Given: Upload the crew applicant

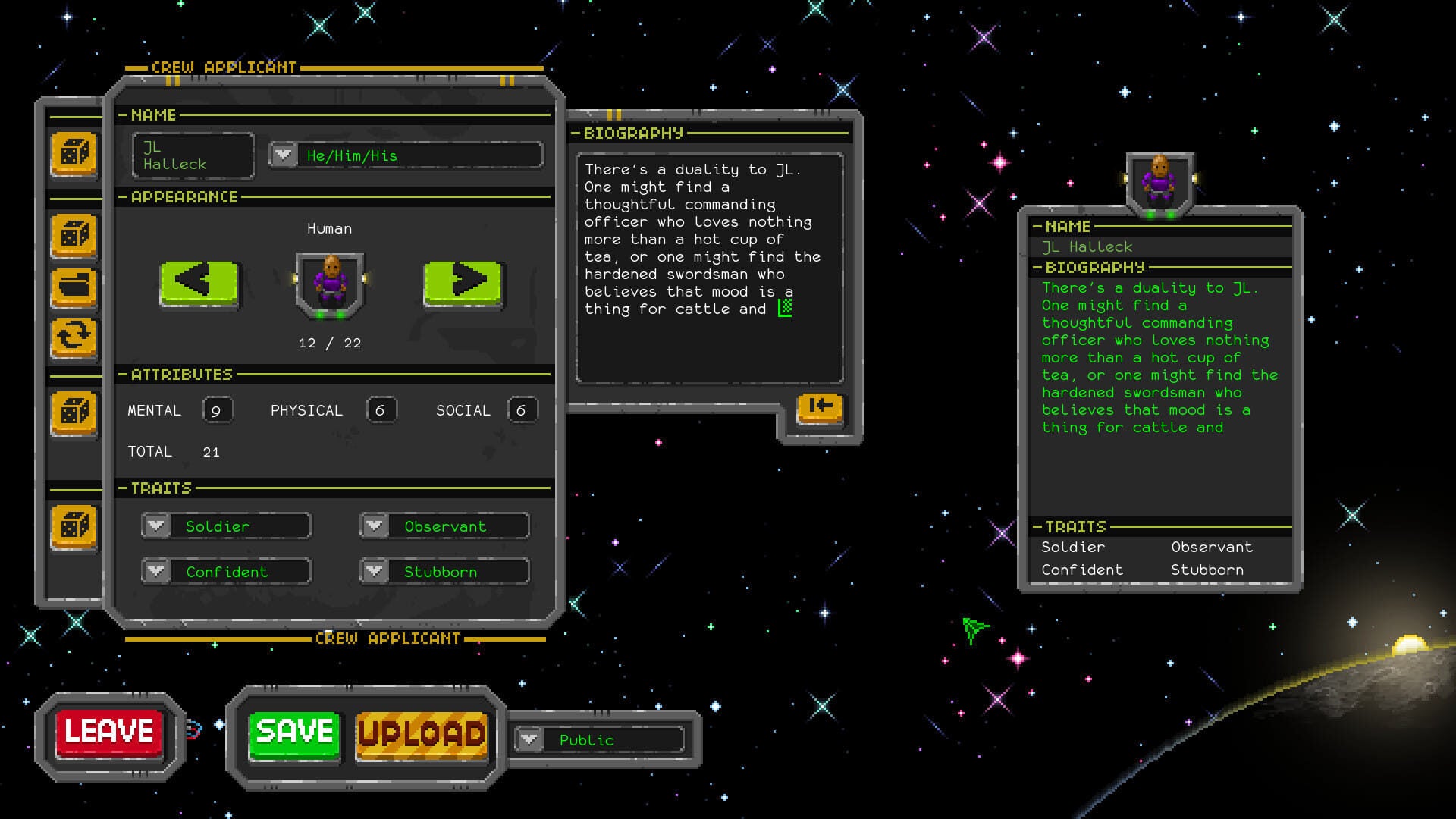Looking at the screenshot, I should [421, 734].
